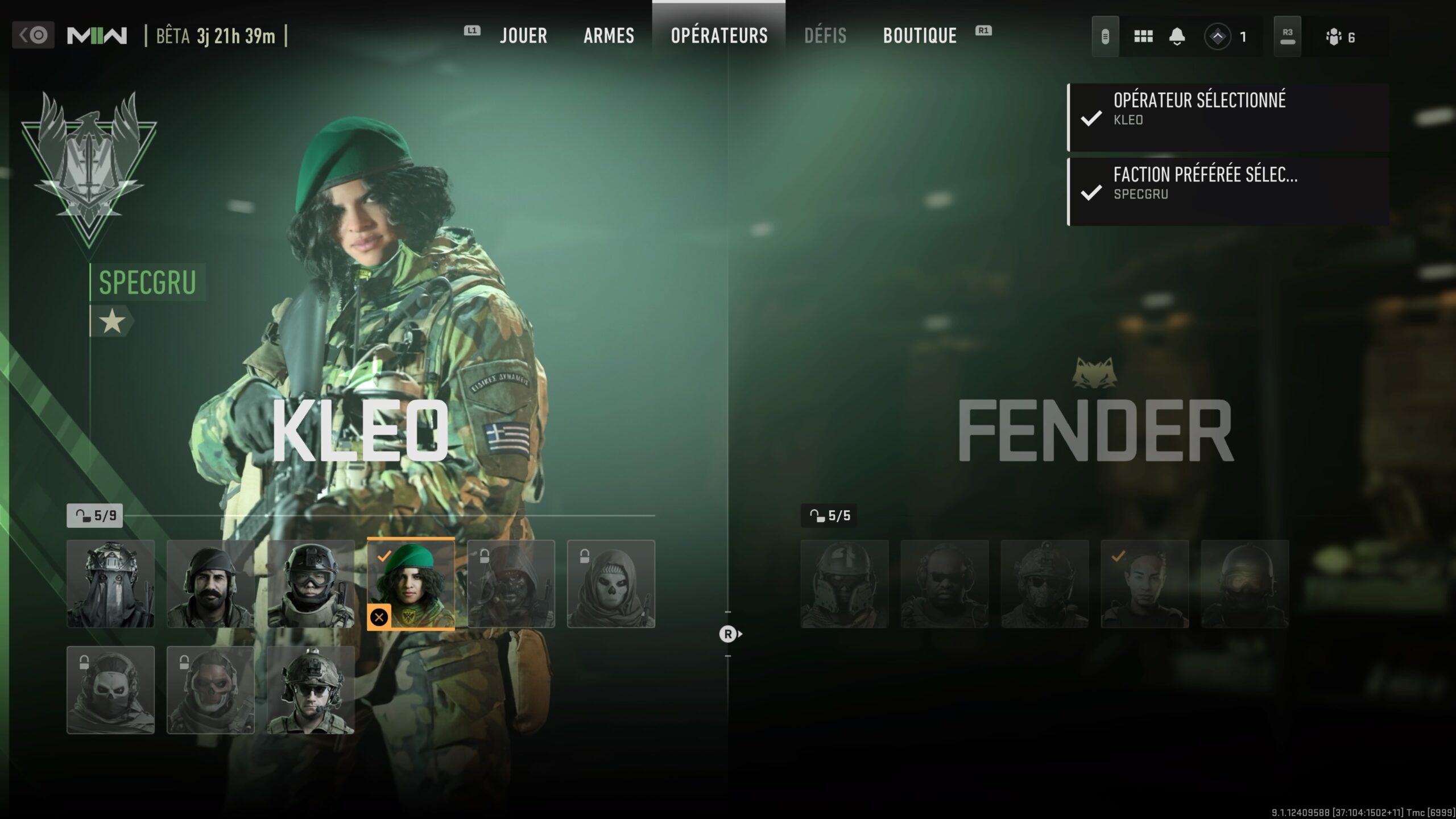The width and height of the screenshot is (1456, 819).
Task: Switch to the ARMES tab
Action: click(x=609, y=36)
